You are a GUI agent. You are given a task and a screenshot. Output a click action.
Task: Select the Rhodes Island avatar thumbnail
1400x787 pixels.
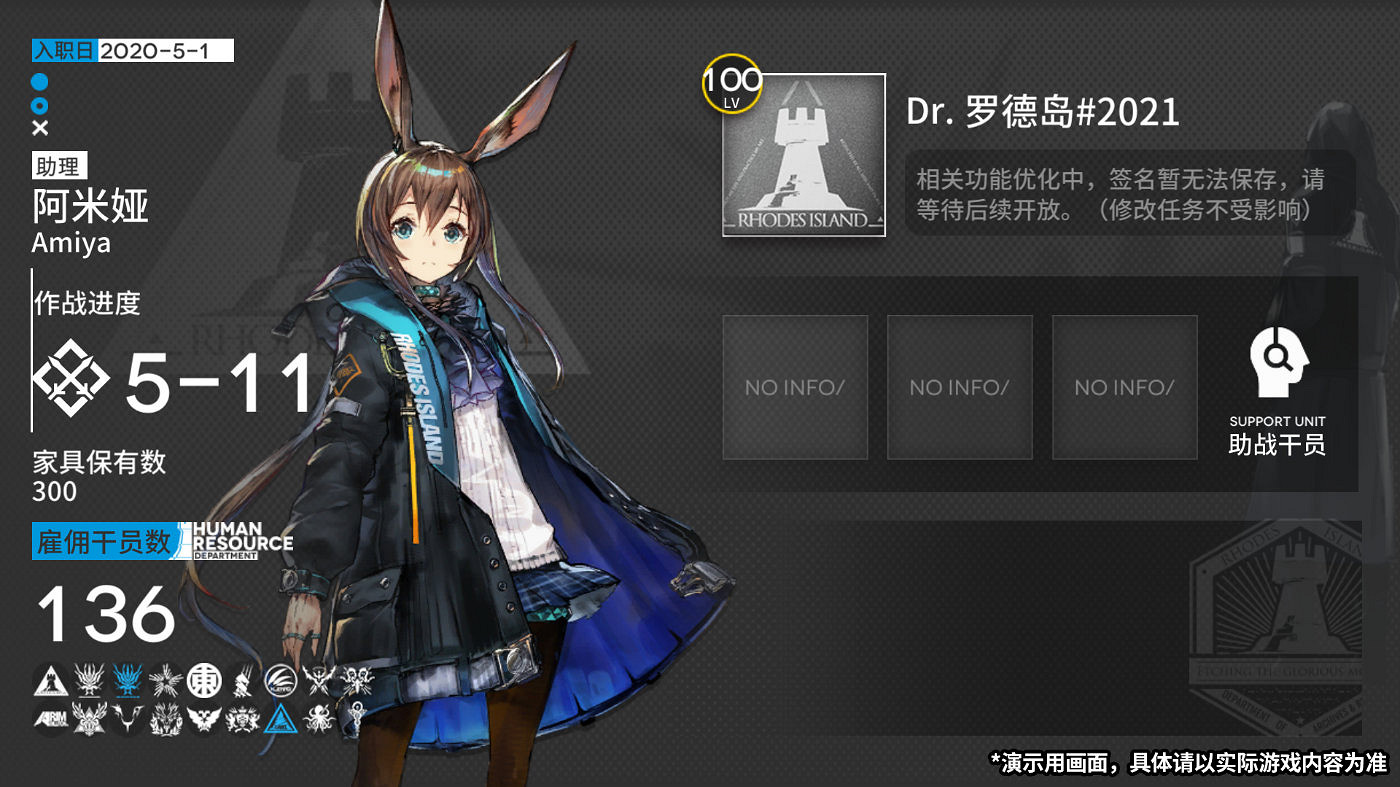802,154
